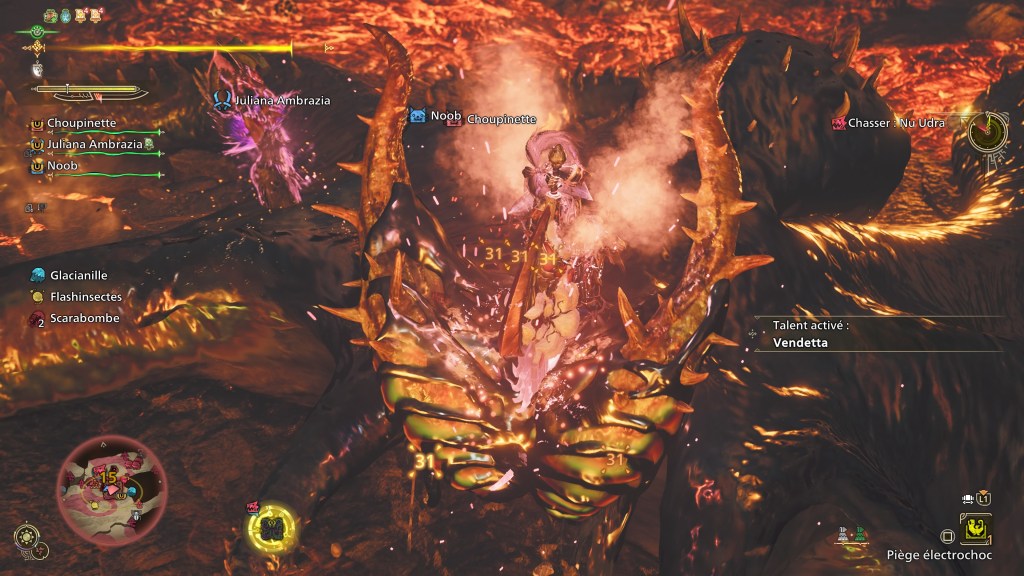The width and height of the screenshot is (1024, 576).
Task: Select Noob in the party list
Action: [62, 165]
